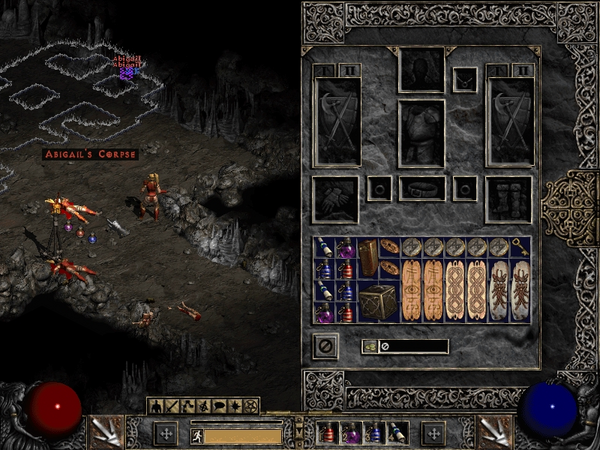Select the empty boots slot

(x=508, y=198)
